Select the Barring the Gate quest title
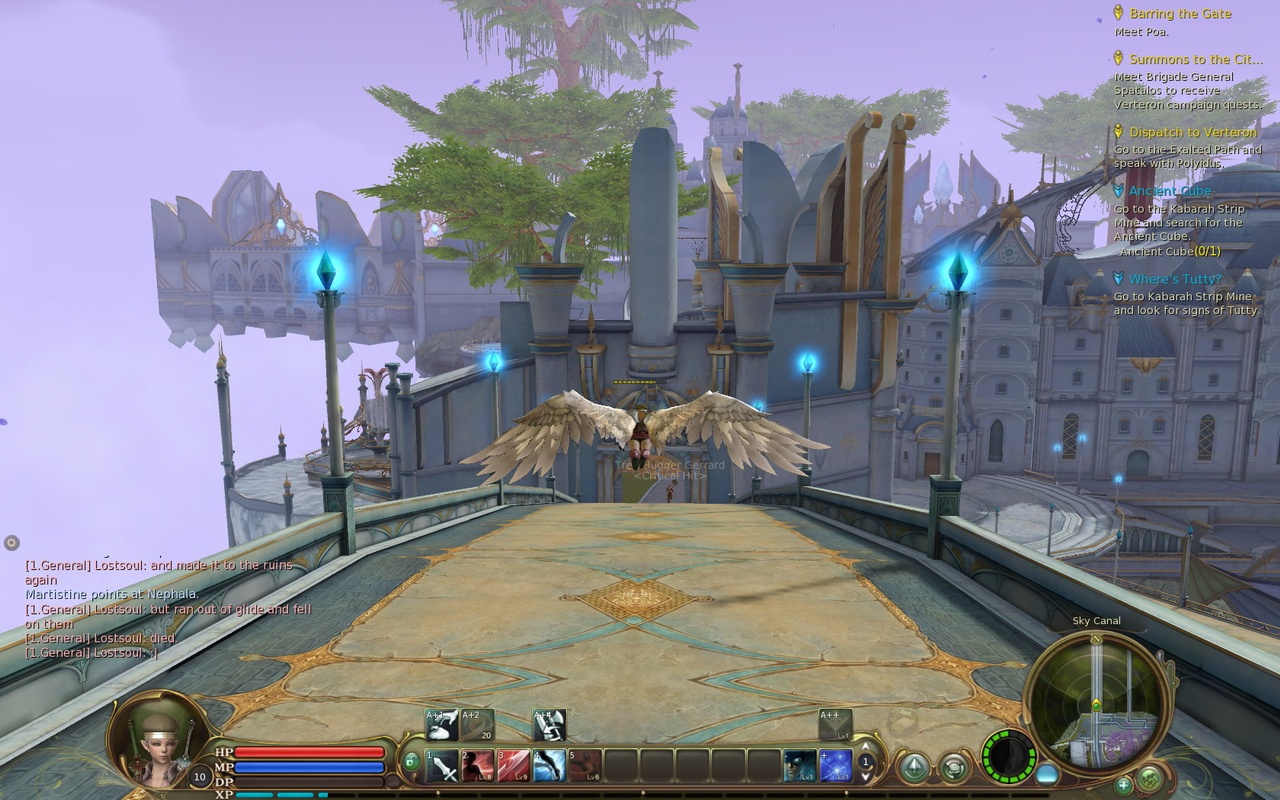The width and height of the screenshot is (1280, 800). (1181, 14)
